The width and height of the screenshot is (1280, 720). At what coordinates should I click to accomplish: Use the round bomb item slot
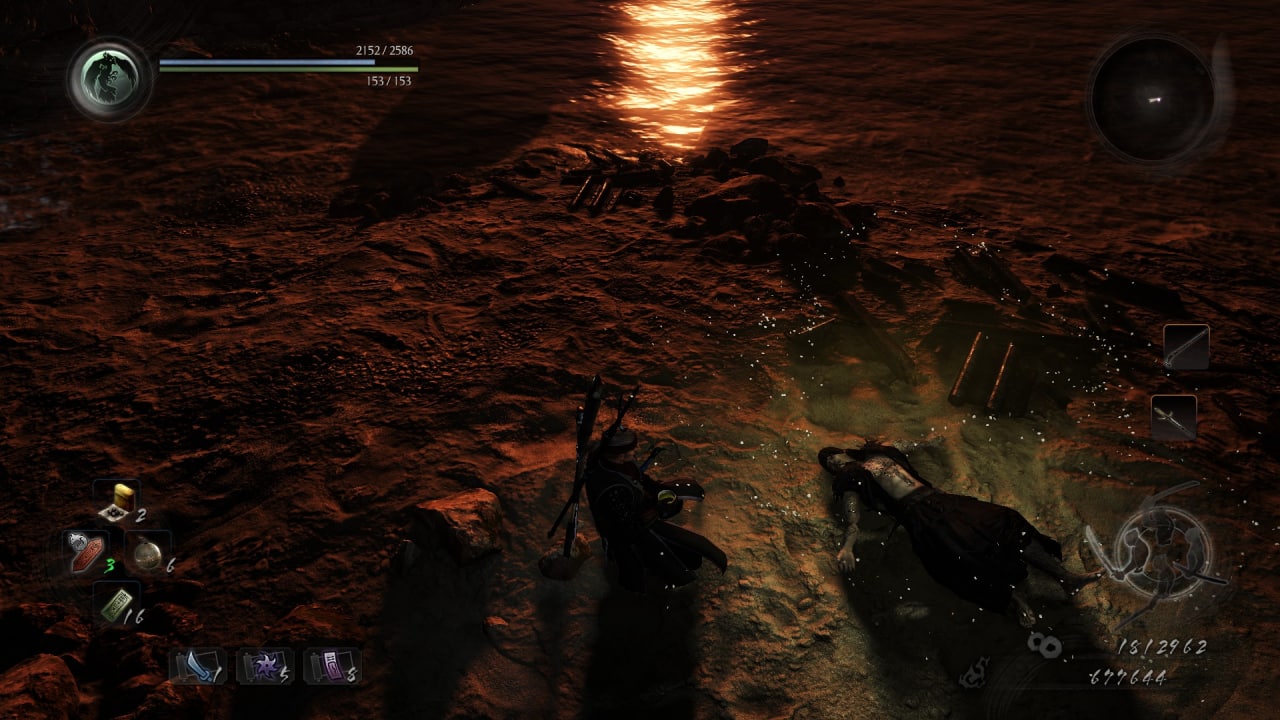(148, 553)
